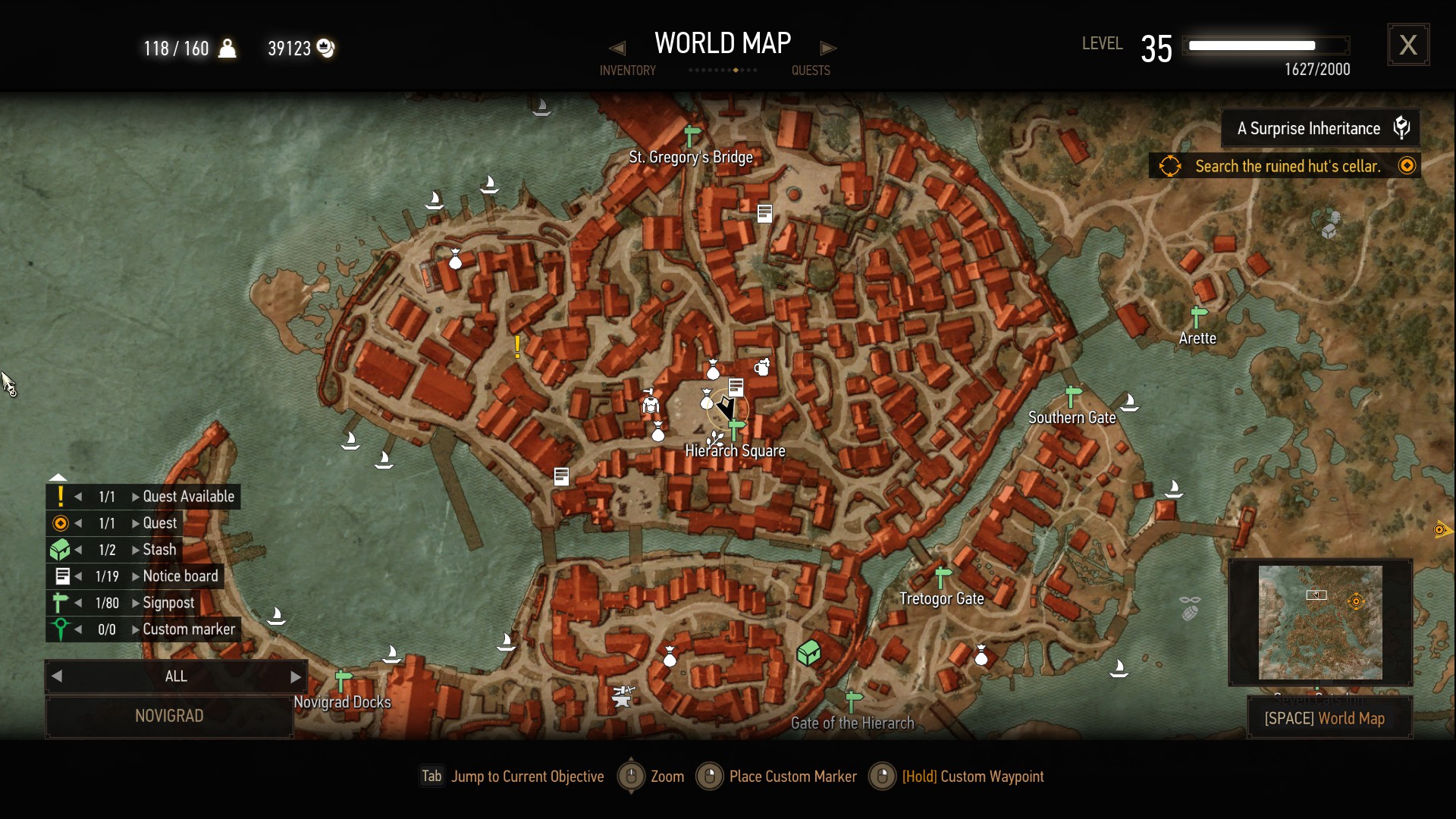Click the green stash chest map marker
This screenshot has width=1456, height=819.
(808, 652)
